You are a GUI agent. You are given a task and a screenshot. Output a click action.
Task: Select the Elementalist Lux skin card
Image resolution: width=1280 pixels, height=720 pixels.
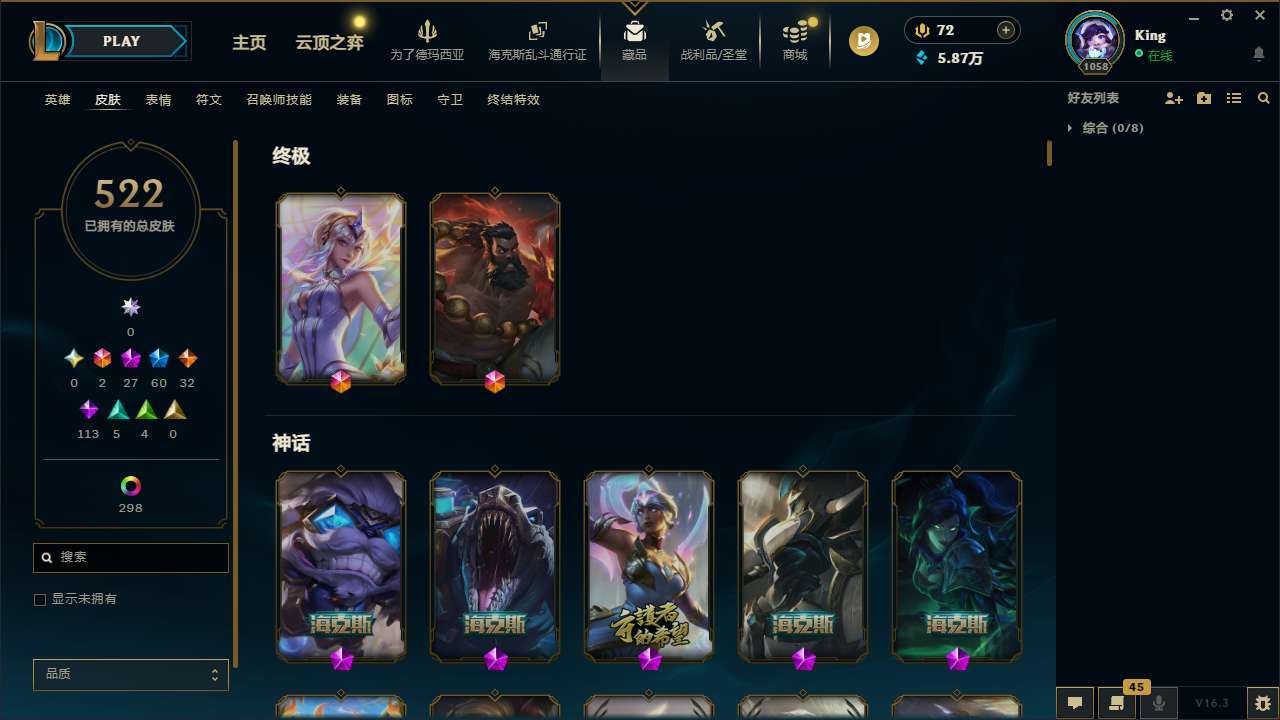(x=340, y=288)
